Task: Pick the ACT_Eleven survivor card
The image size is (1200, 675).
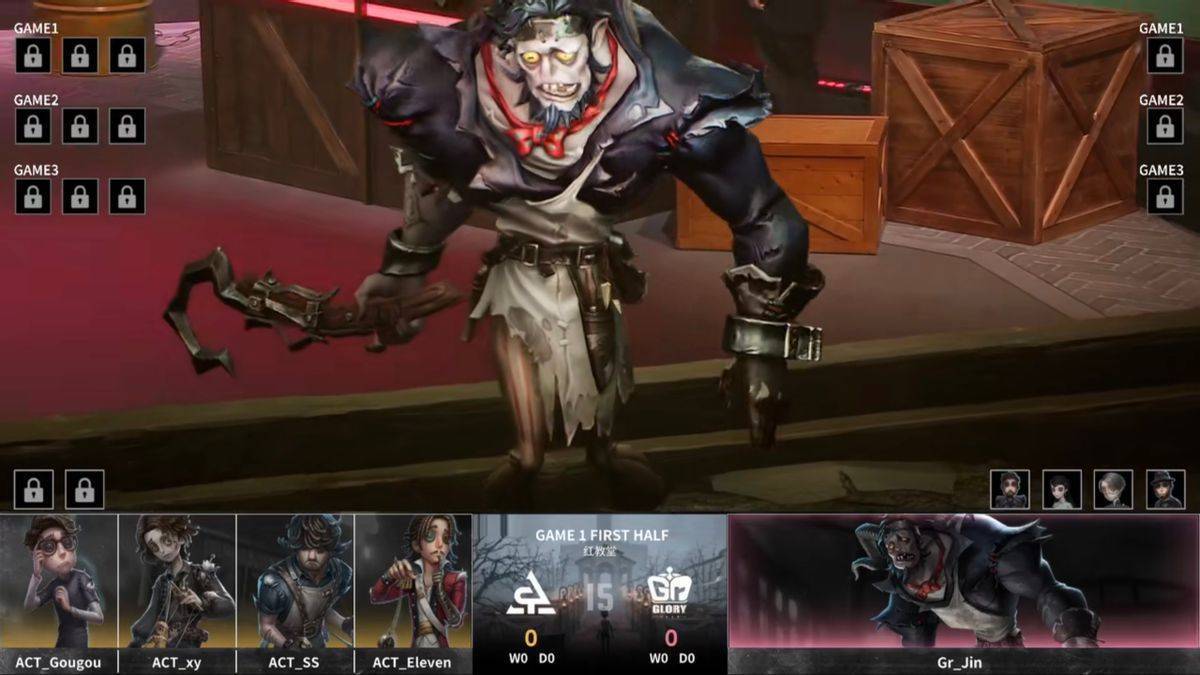Action: 412,592
